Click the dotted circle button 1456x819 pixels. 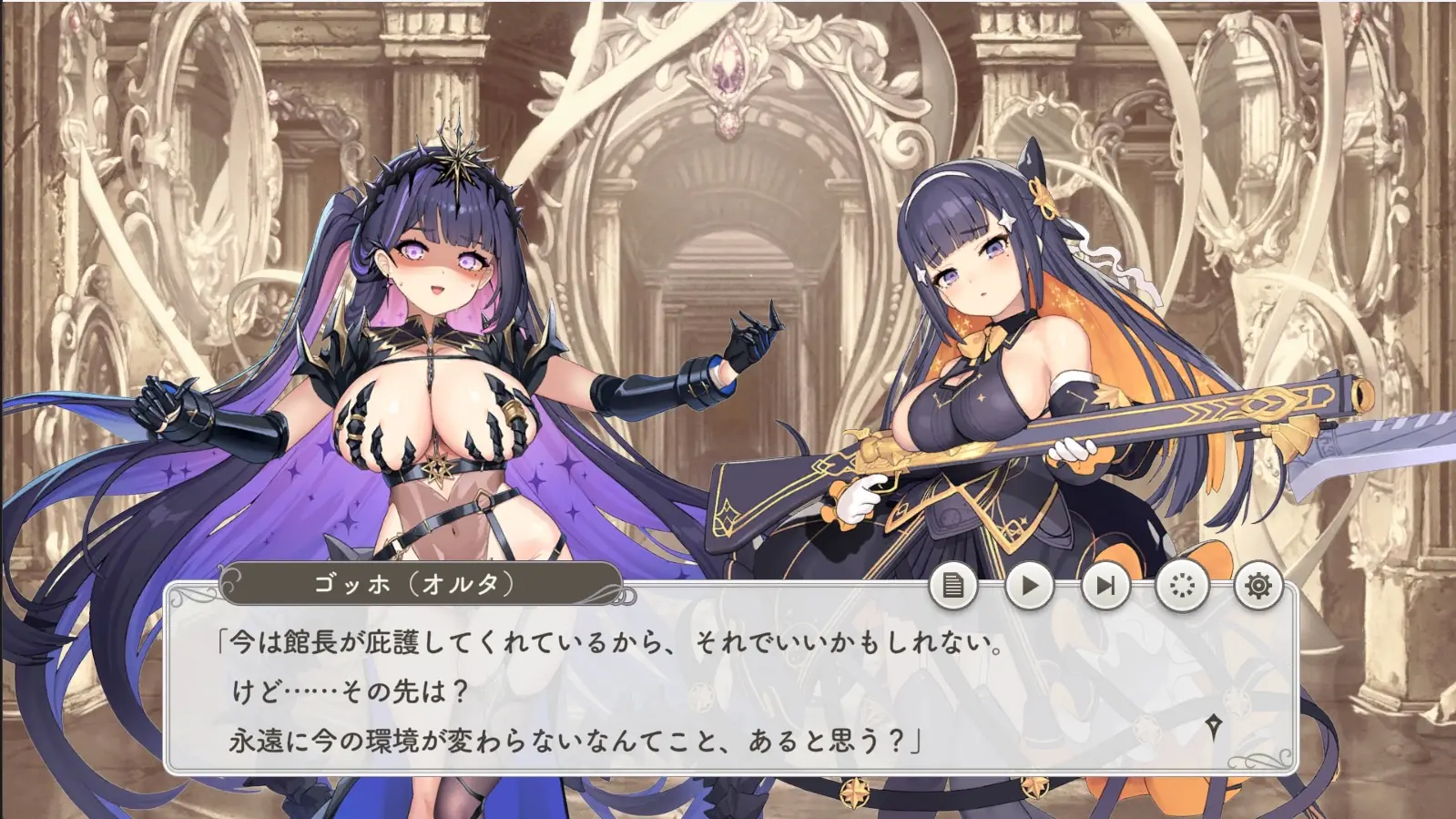tap(1182, 586)
